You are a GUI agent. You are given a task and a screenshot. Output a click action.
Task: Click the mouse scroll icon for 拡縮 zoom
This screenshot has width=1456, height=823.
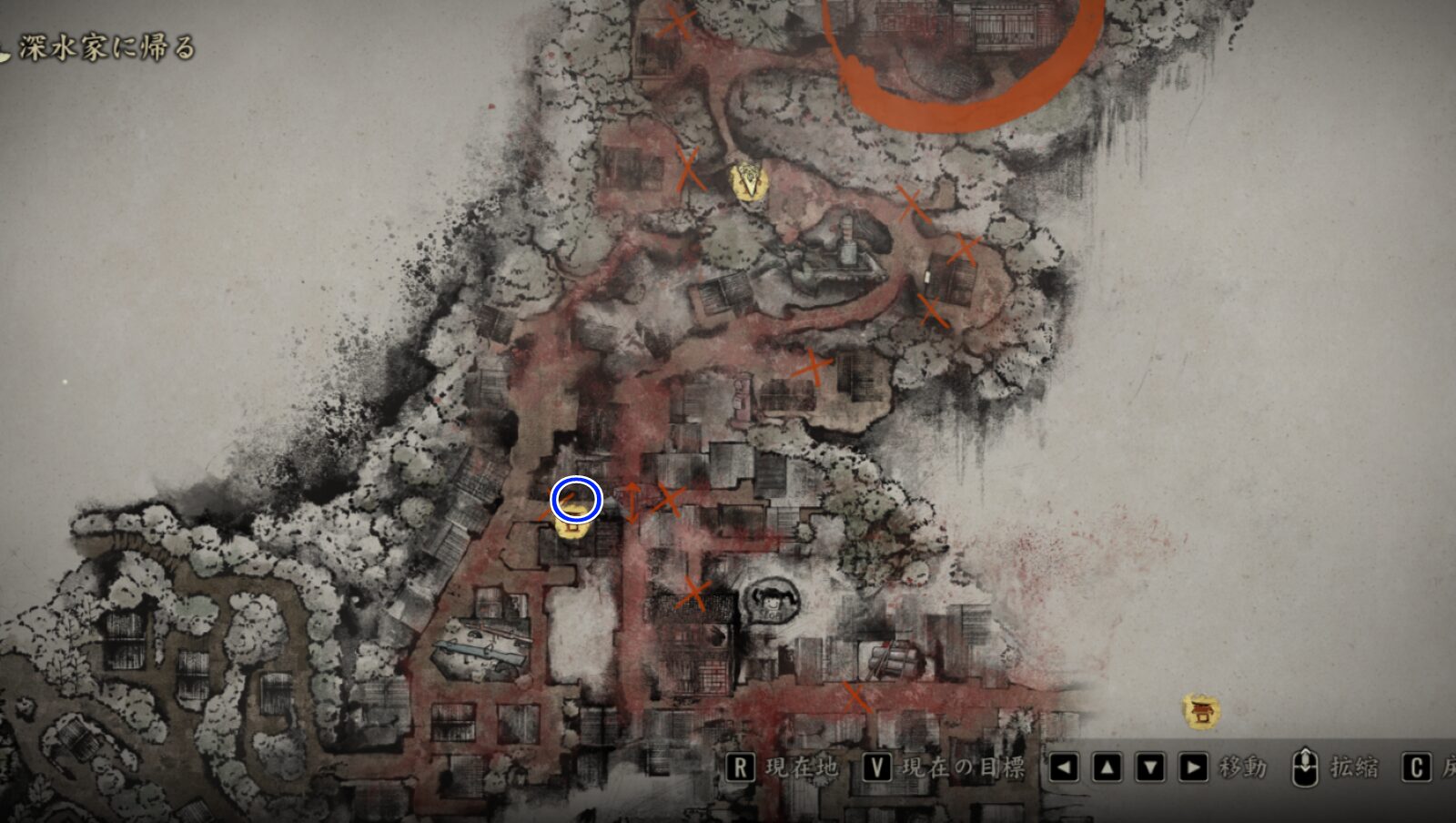pos(1305,767)
